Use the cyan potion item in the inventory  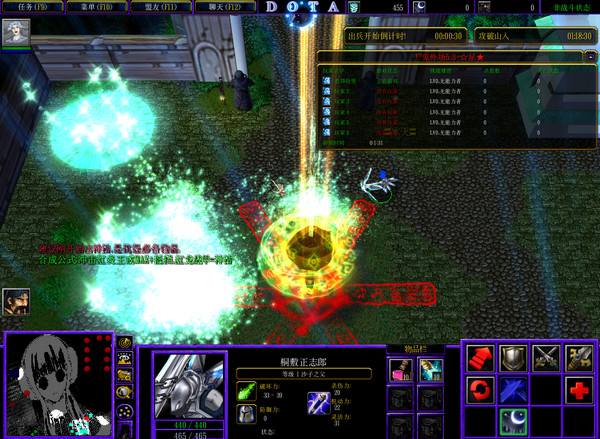coord(431,371)
